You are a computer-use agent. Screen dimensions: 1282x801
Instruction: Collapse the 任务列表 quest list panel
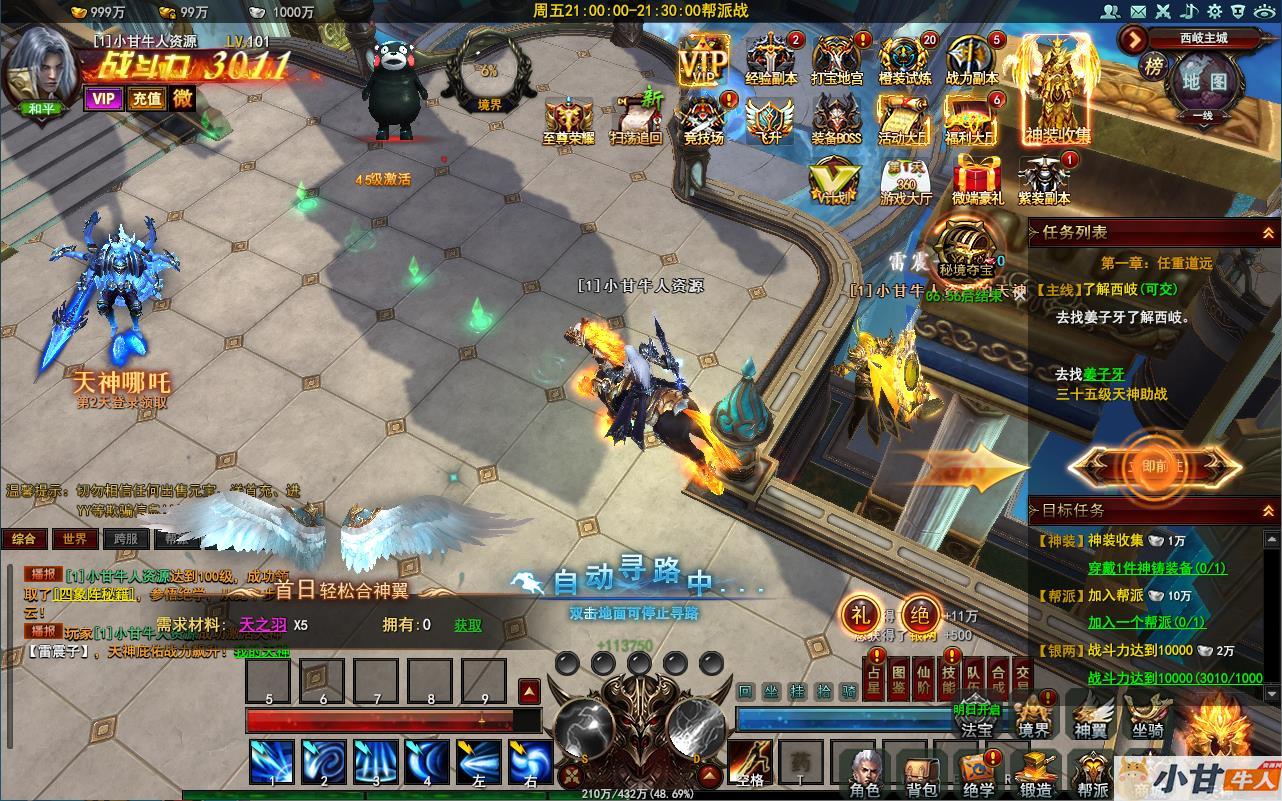[x=1268, y=232]
